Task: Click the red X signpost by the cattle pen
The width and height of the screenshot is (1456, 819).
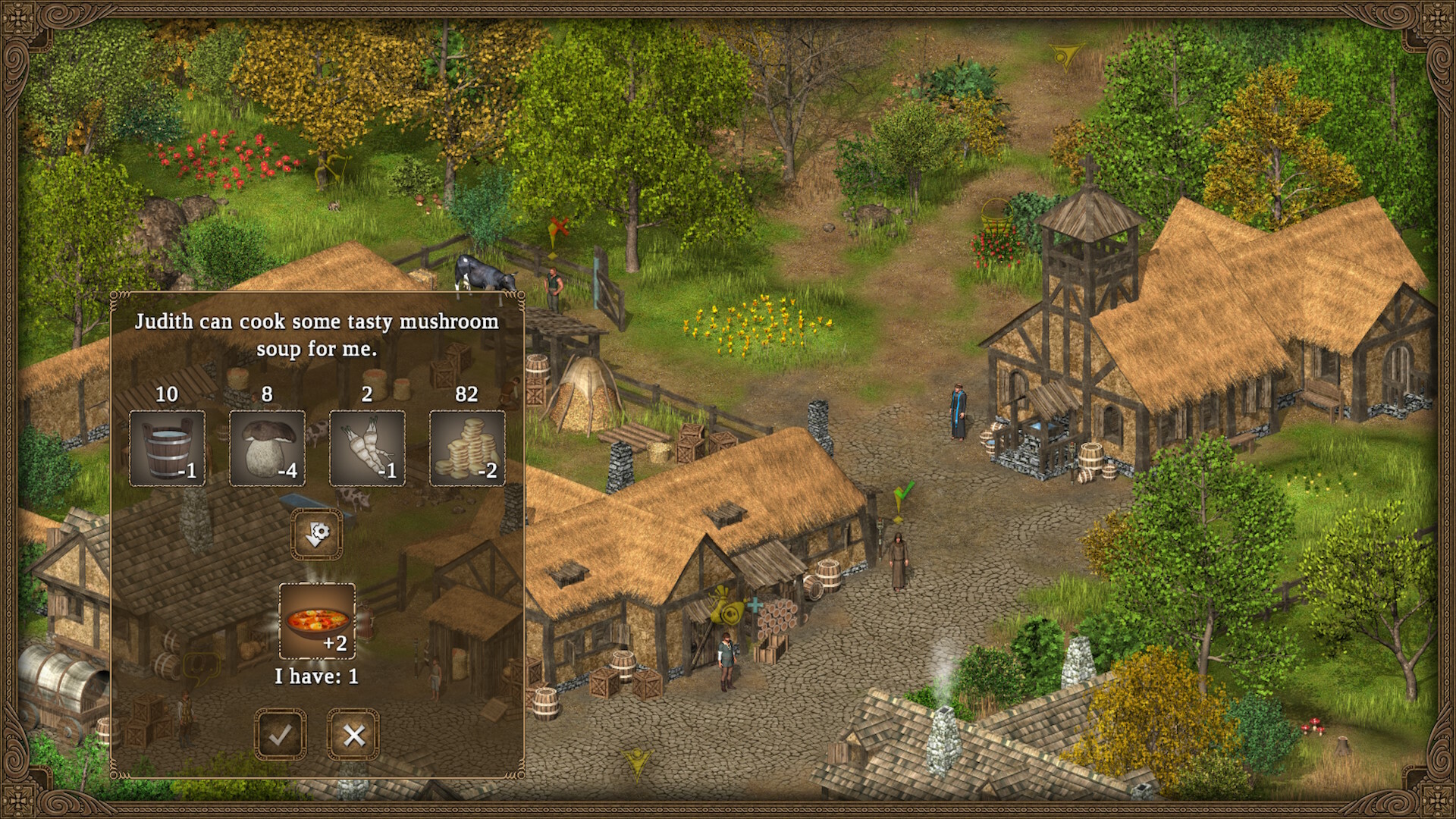Action: [558, 227]
